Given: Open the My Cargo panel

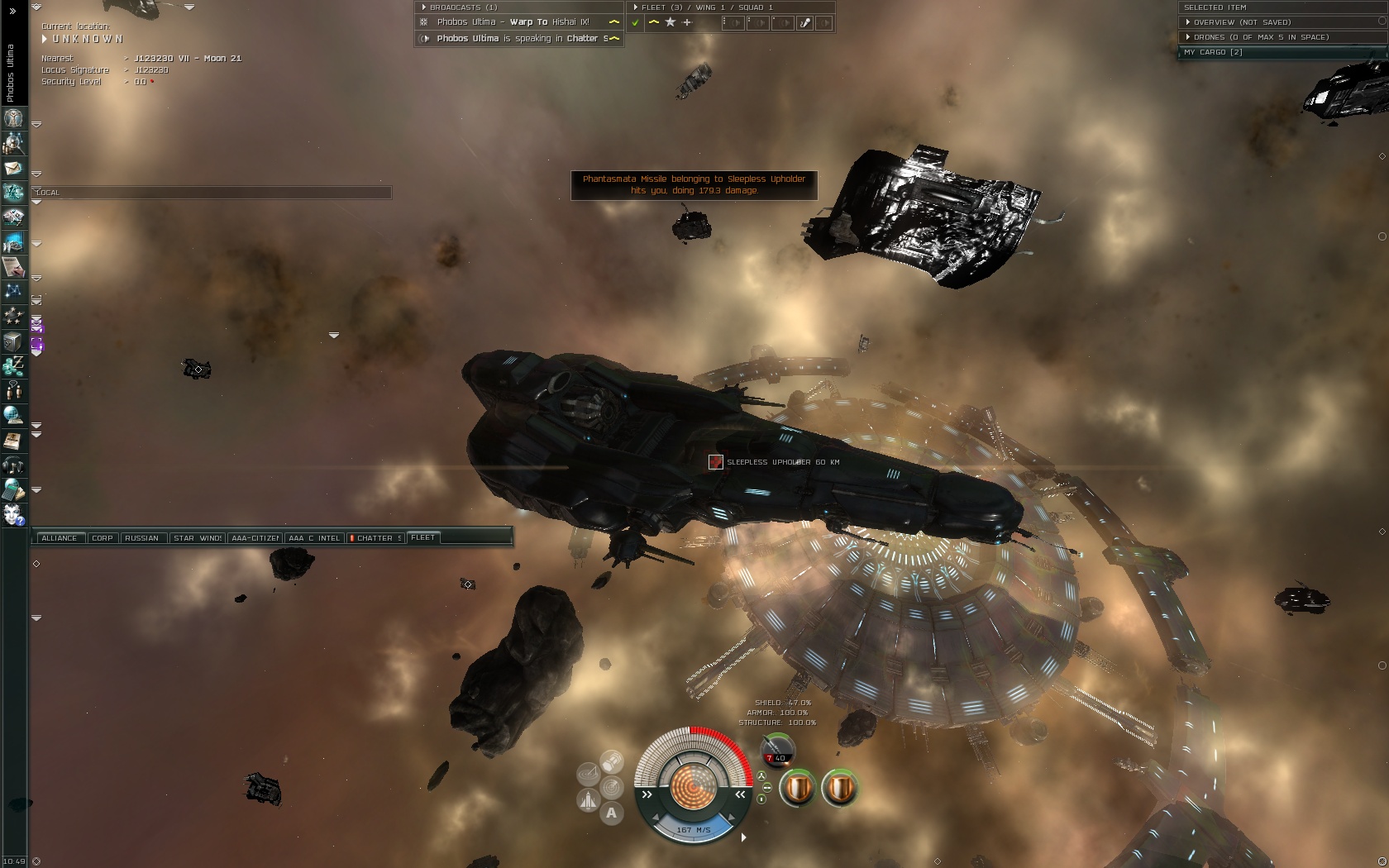Looking at the screenshot, I should 1213,52.
